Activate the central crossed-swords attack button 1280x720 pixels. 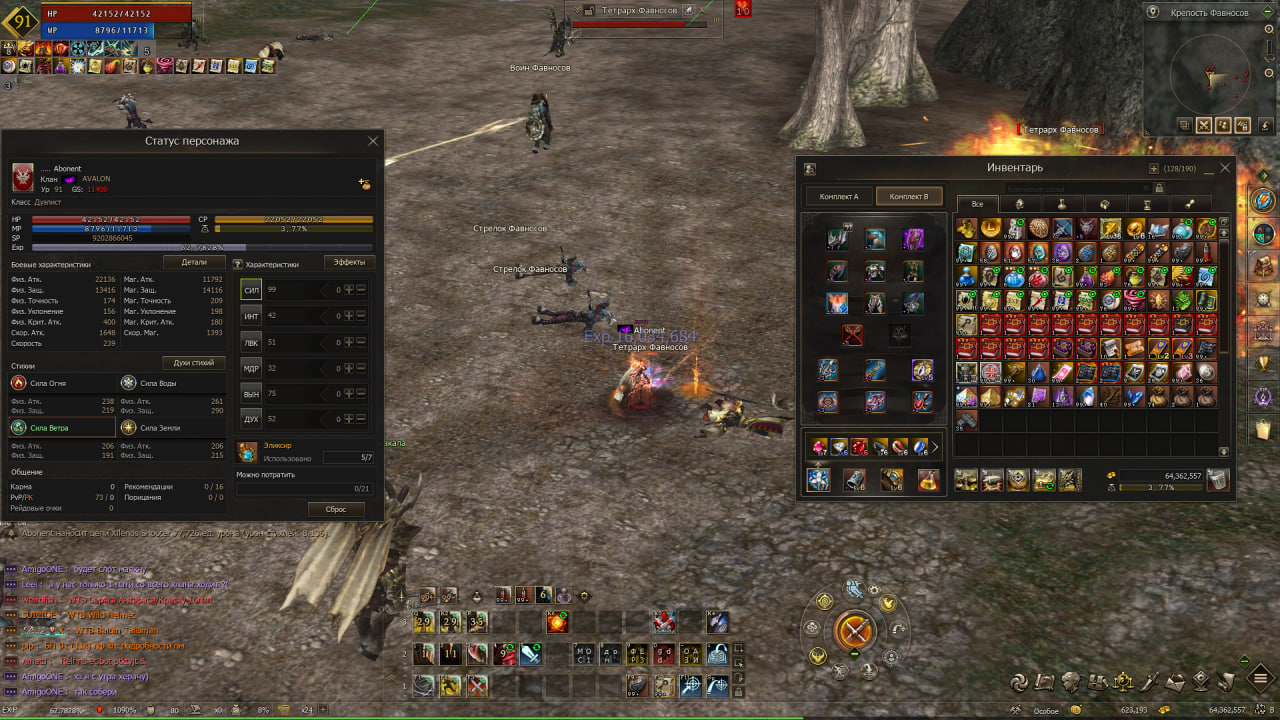coord(855,631)
